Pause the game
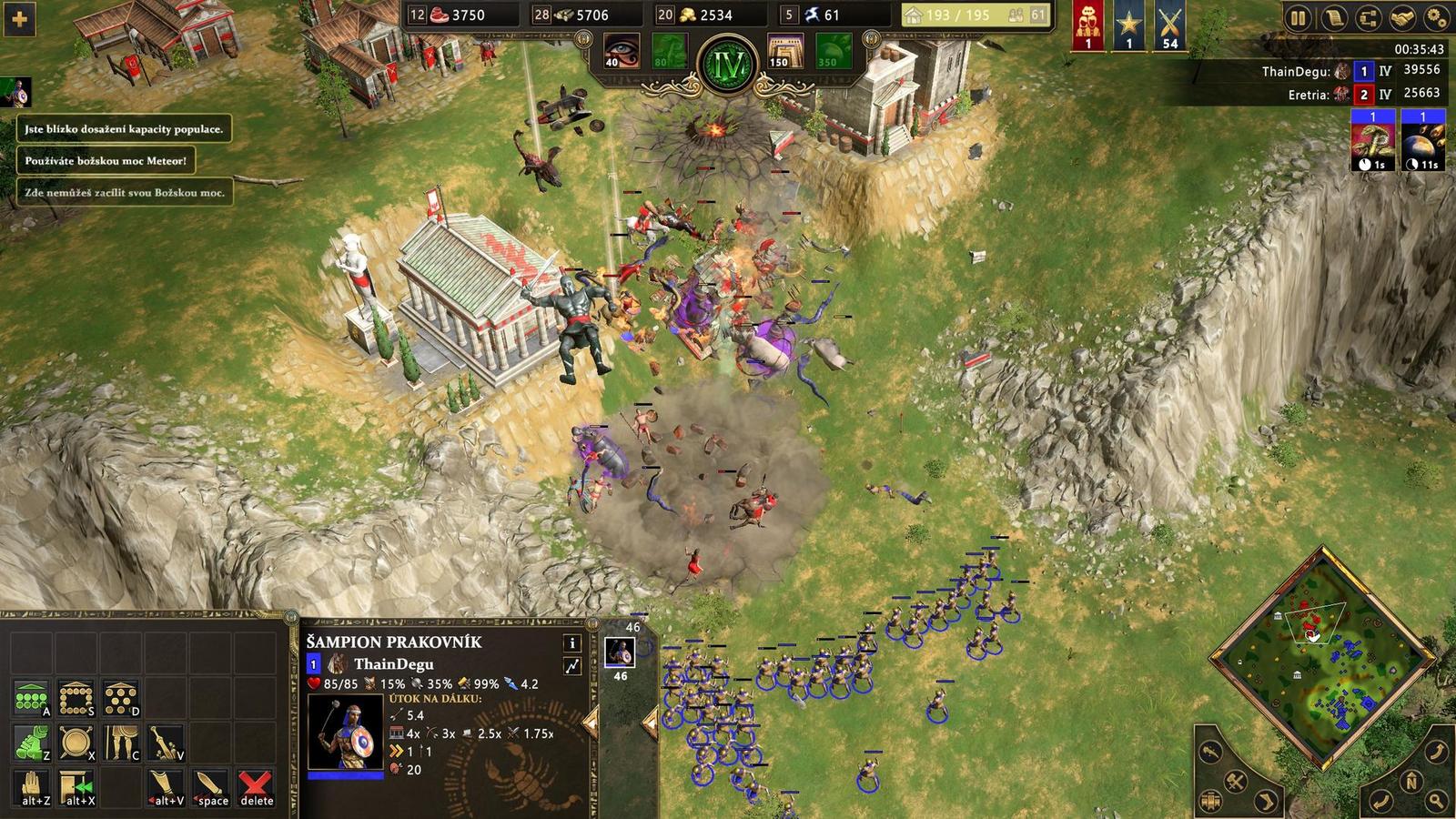 coord(1299,15)
